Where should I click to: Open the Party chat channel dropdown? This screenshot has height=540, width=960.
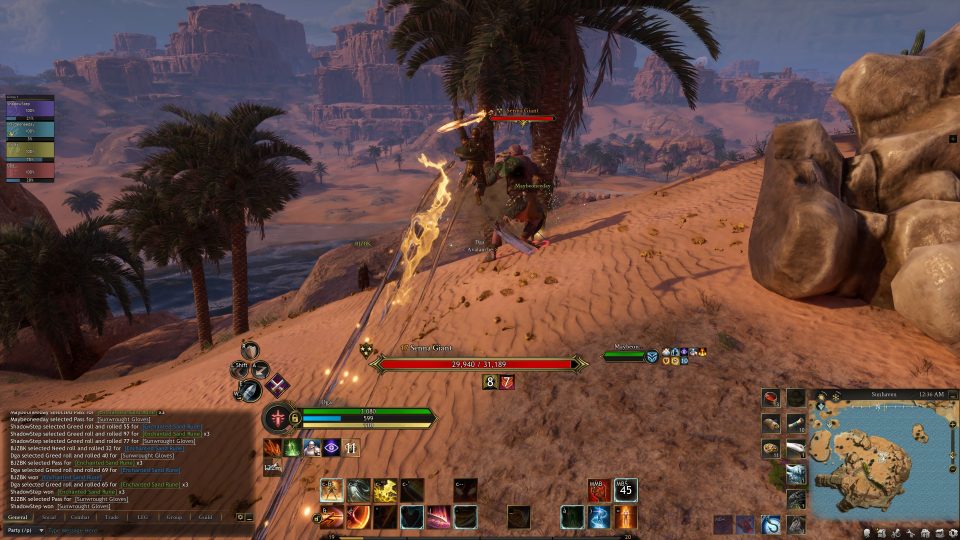coord(24,530)
